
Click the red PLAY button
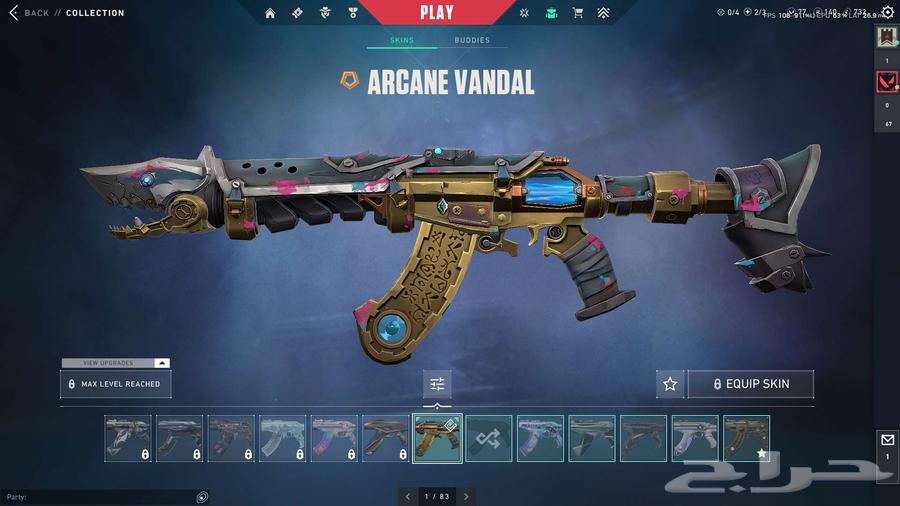click(x=436, y=13)
